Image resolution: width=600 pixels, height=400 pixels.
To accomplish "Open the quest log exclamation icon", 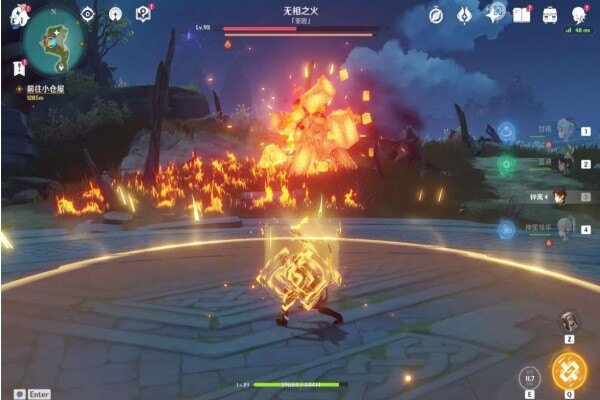I will click(18, 68).
